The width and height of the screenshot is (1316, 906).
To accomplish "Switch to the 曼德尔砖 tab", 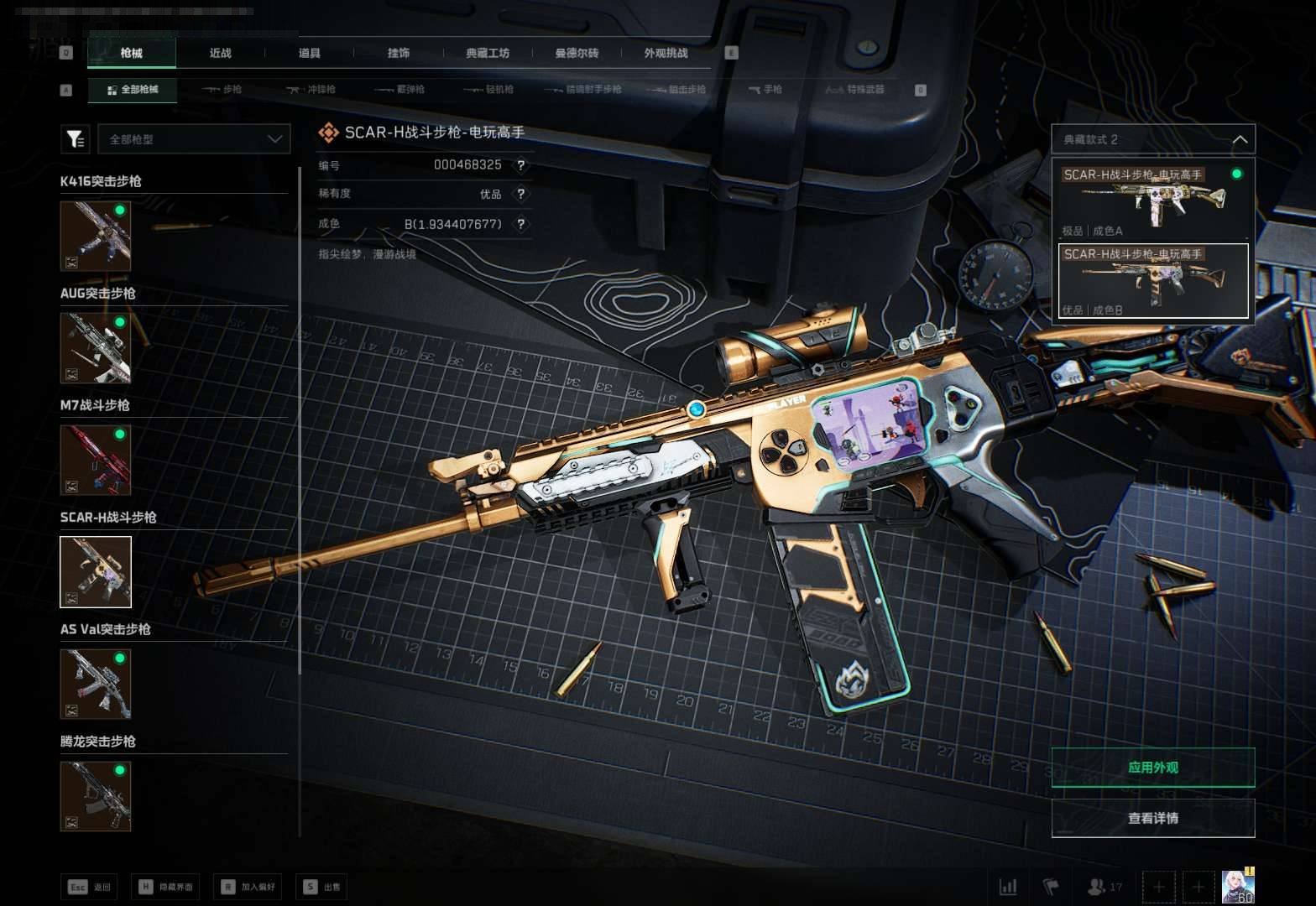I will (577, 53).
